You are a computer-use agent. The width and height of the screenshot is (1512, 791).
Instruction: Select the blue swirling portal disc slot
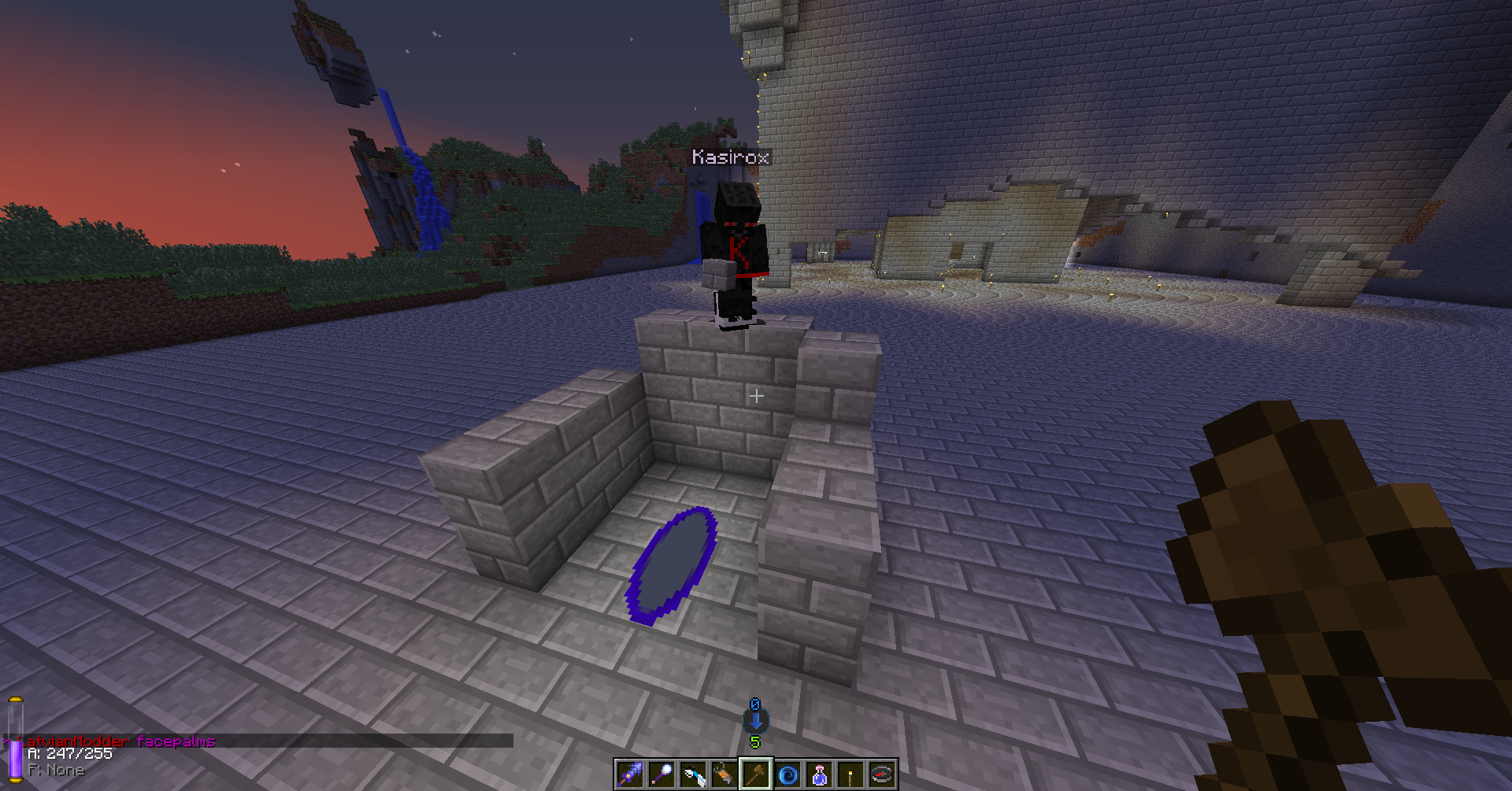(787, 774)
